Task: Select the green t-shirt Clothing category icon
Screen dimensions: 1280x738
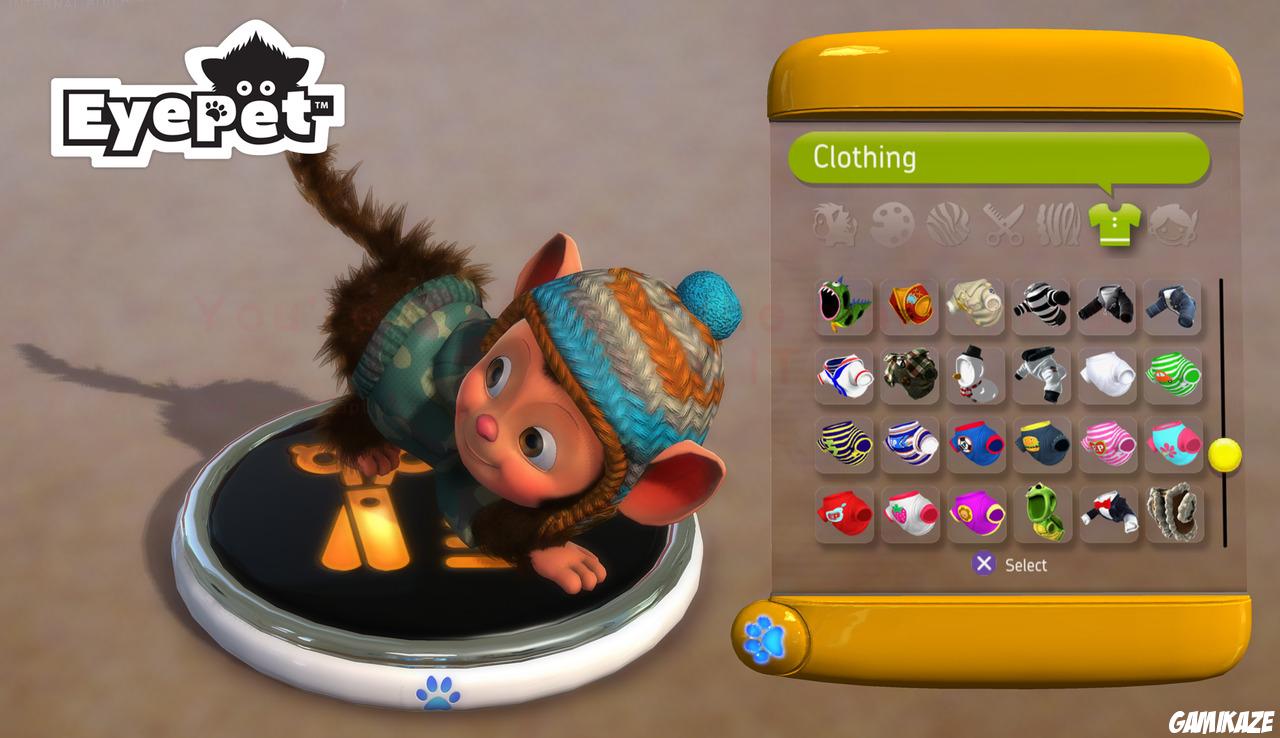Action: coord(1116,228)
